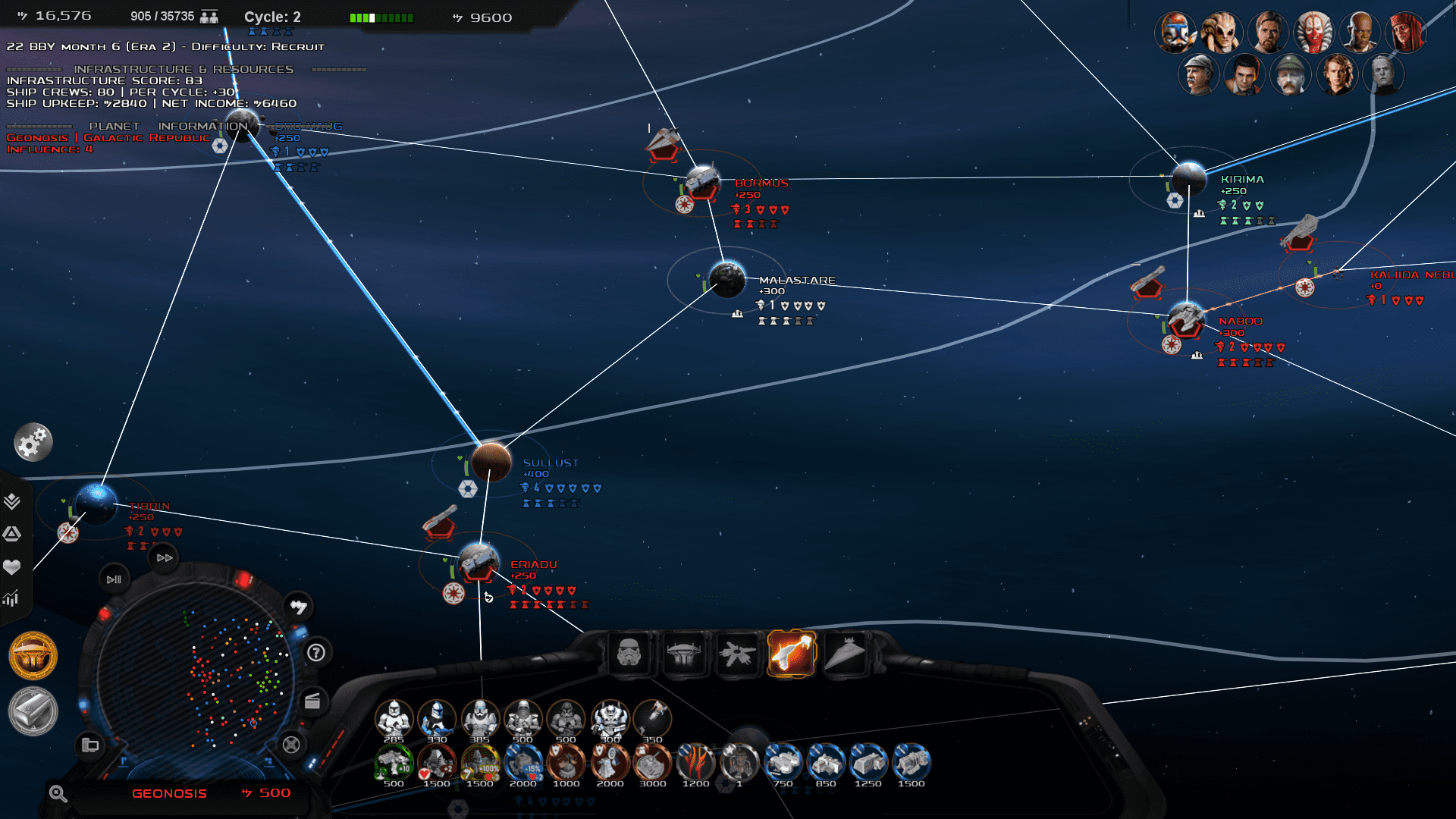Click the magnifying glass zoom icon
Image resolution: width=1456 pixels, height=819 pixels.
(58, 794)
